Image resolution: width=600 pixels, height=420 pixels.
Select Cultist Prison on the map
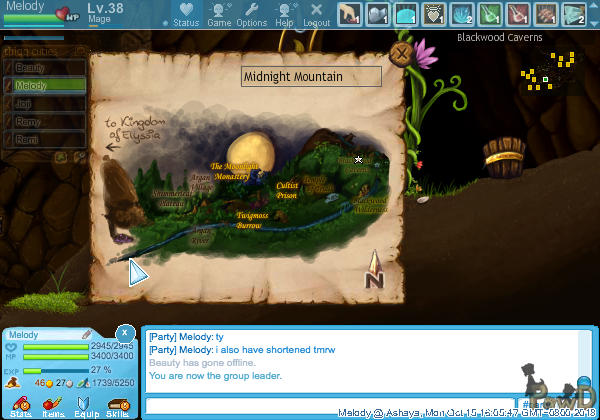click(287, 190)
